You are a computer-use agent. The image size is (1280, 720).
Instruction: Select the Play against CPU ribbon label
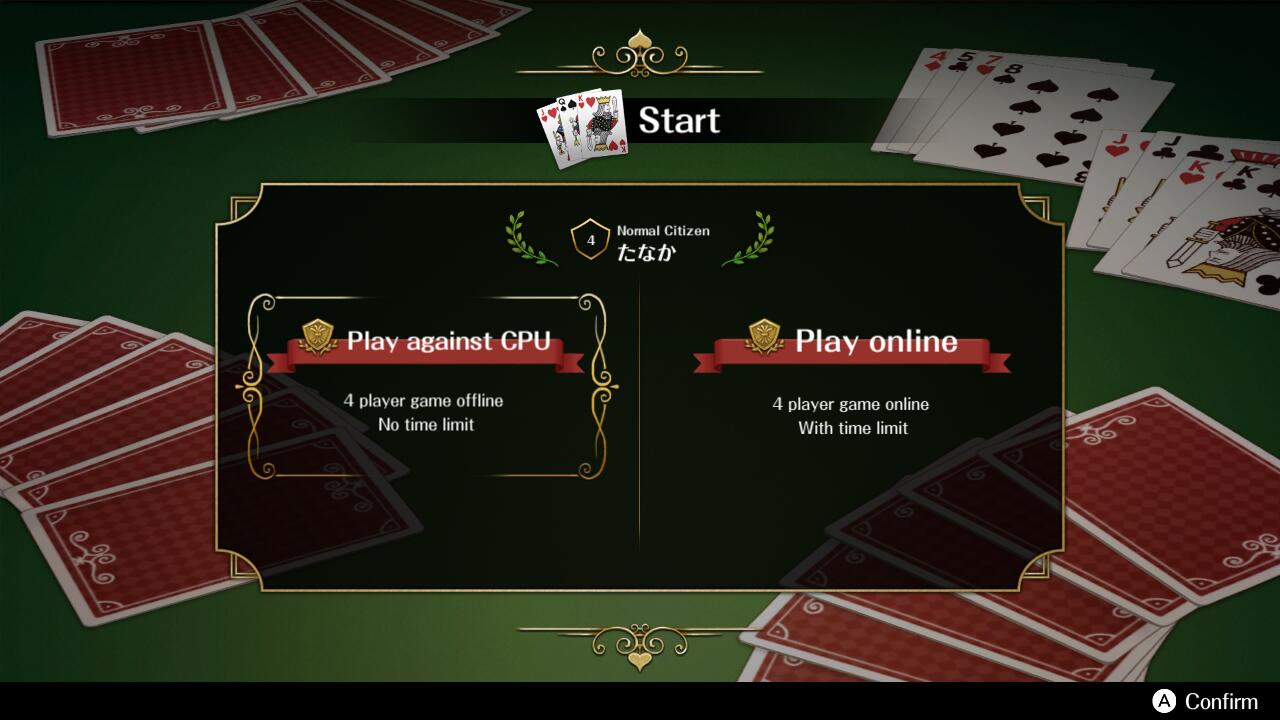(453, 341)
